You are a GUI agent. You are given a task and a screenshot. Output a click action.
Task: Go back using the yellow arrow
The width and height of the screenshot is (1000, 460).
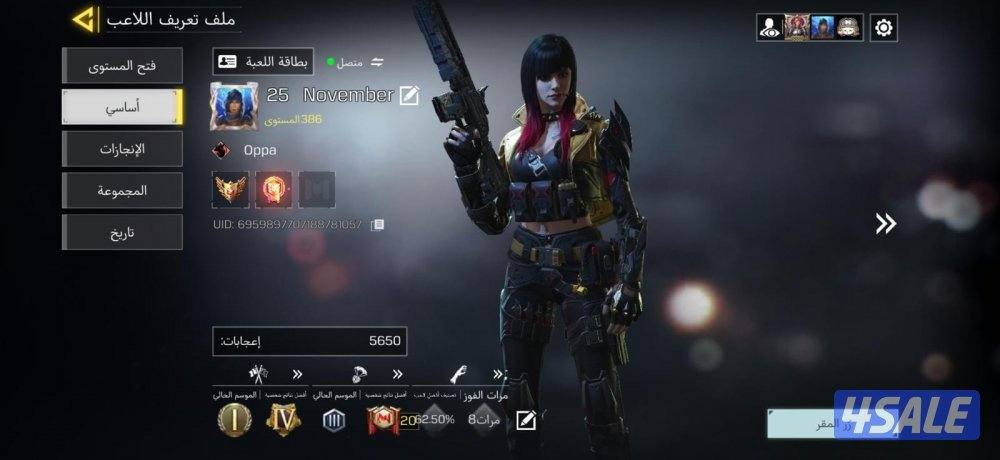[x=85, y=19]
